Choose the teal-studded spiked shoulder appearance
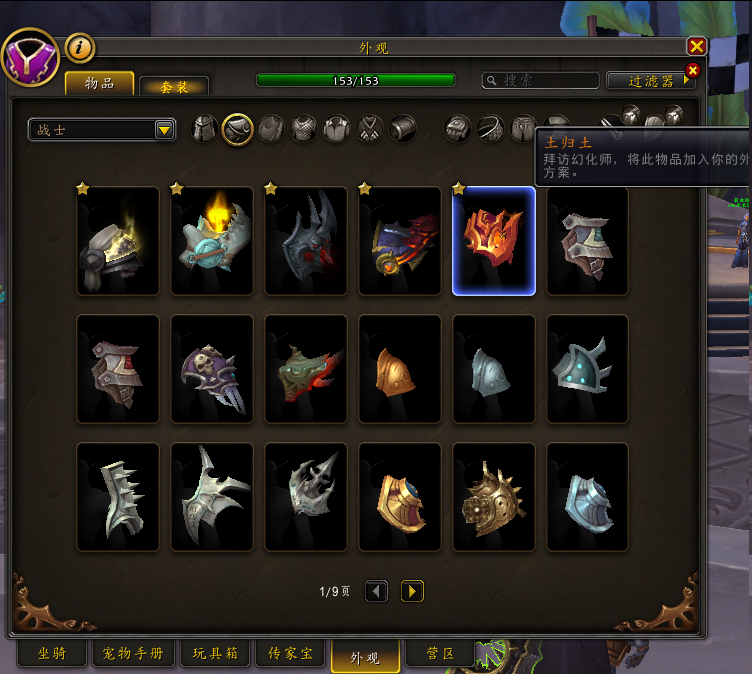Image resolution: width=752 pixels, height=674 pixels. click(587, 369)
